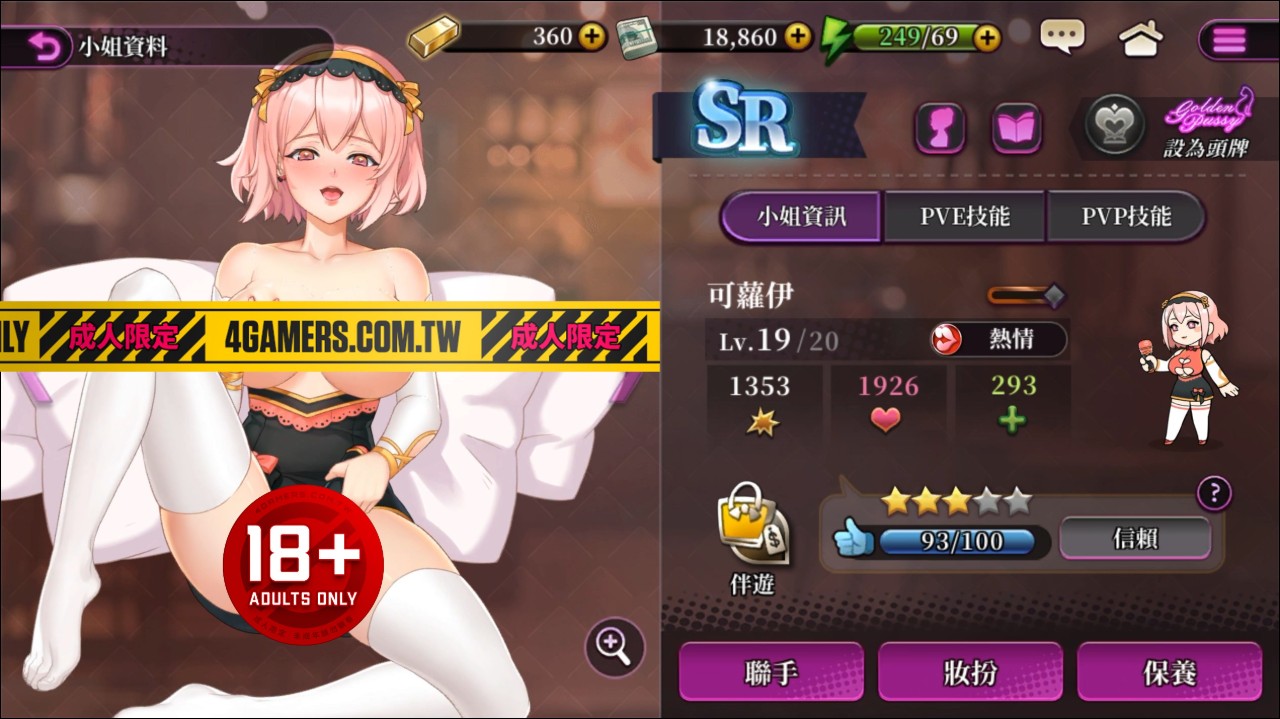Add more gold bars with the plus
This screenshot has width=1280, height=719.
[x=592, y=38]
